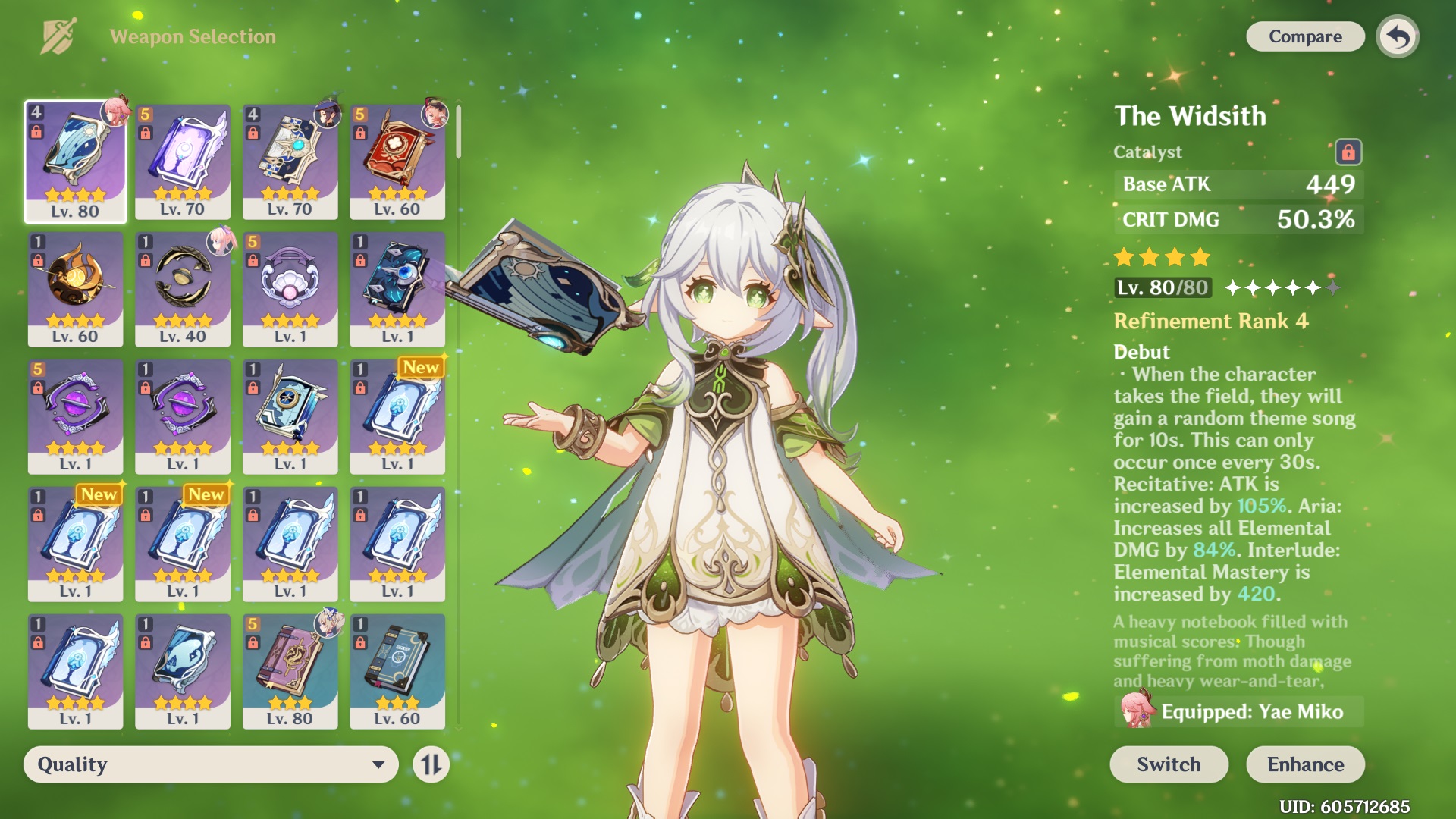The image size is (1456, 819).
Task: Switch to the selected weapon
Action: point(1168,764)
